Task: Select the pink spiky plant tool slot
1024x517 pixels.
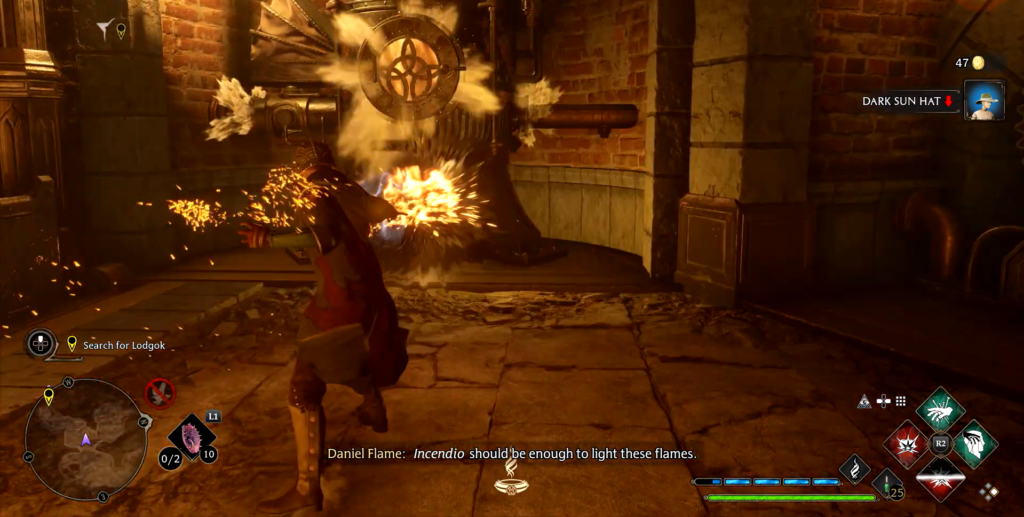Action: [x=190, y=436]
